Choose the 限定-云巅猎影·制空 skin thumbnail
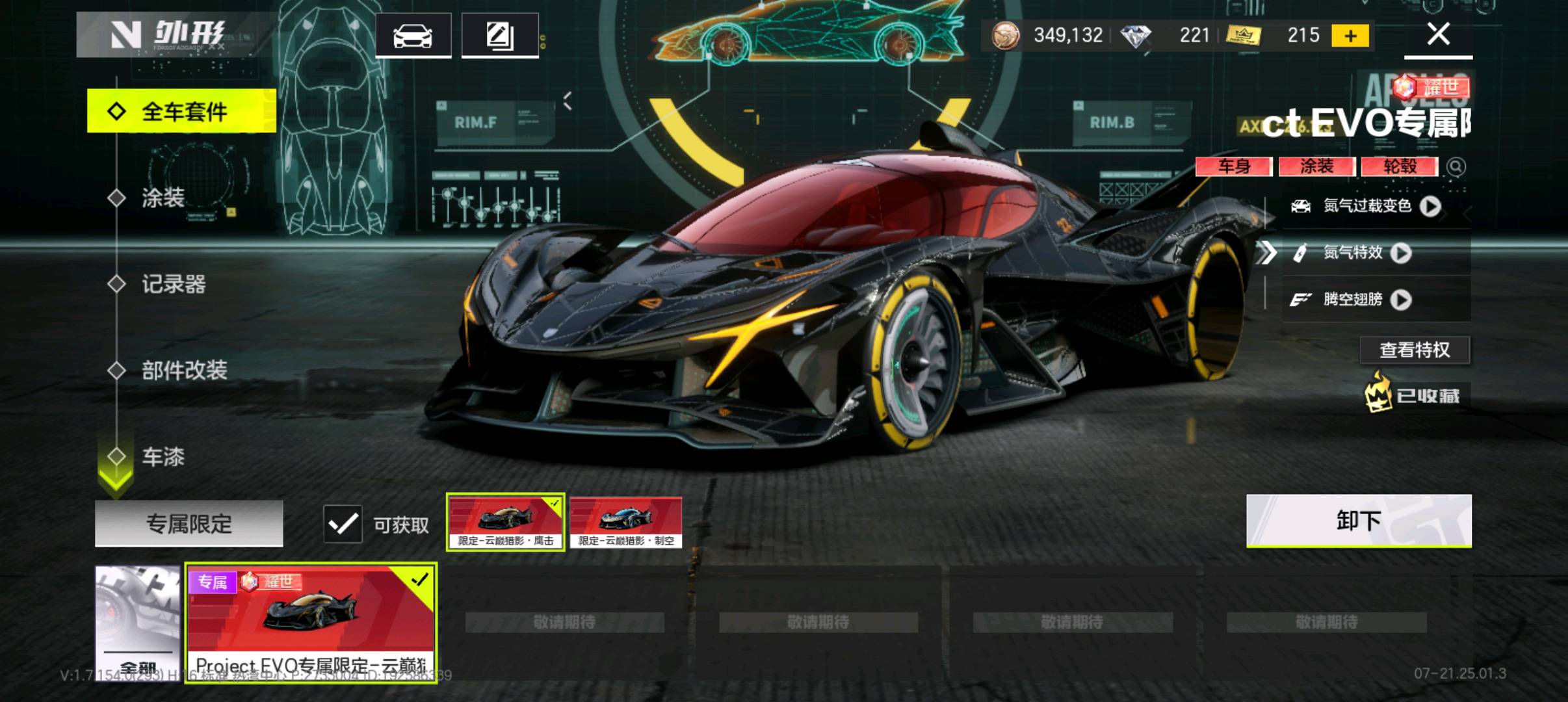This screenshot has width=1568, height=702. click(x=626, y=523)
